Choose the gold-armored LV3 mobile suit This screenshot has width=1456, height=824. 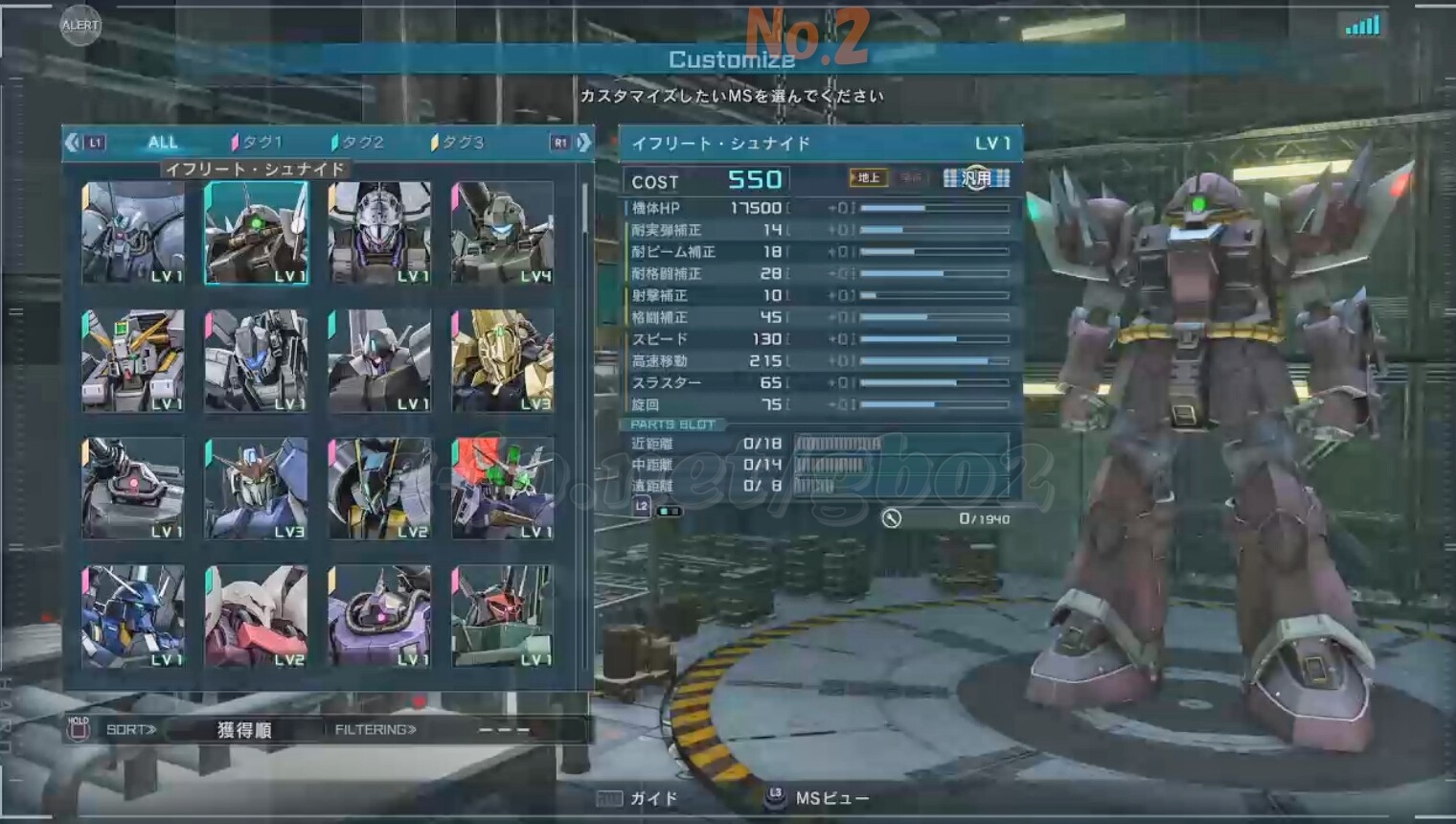[502, 360]
